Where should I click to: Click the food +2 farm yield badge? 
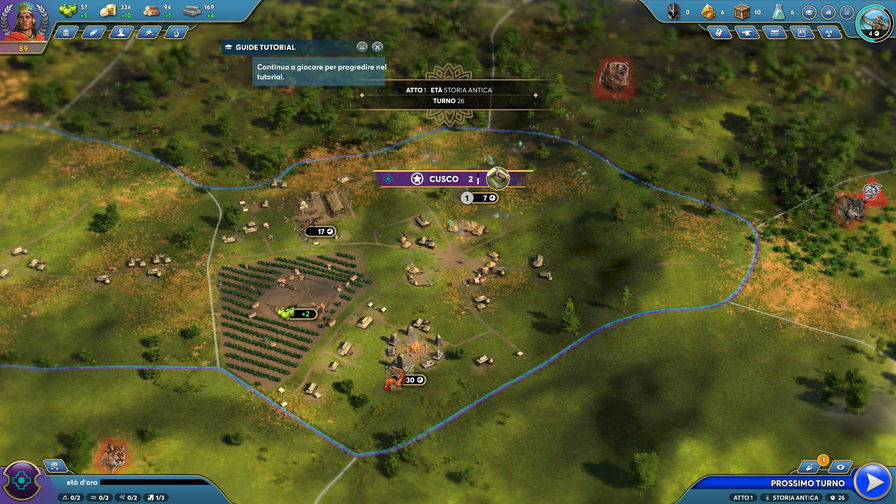point(299,313)
